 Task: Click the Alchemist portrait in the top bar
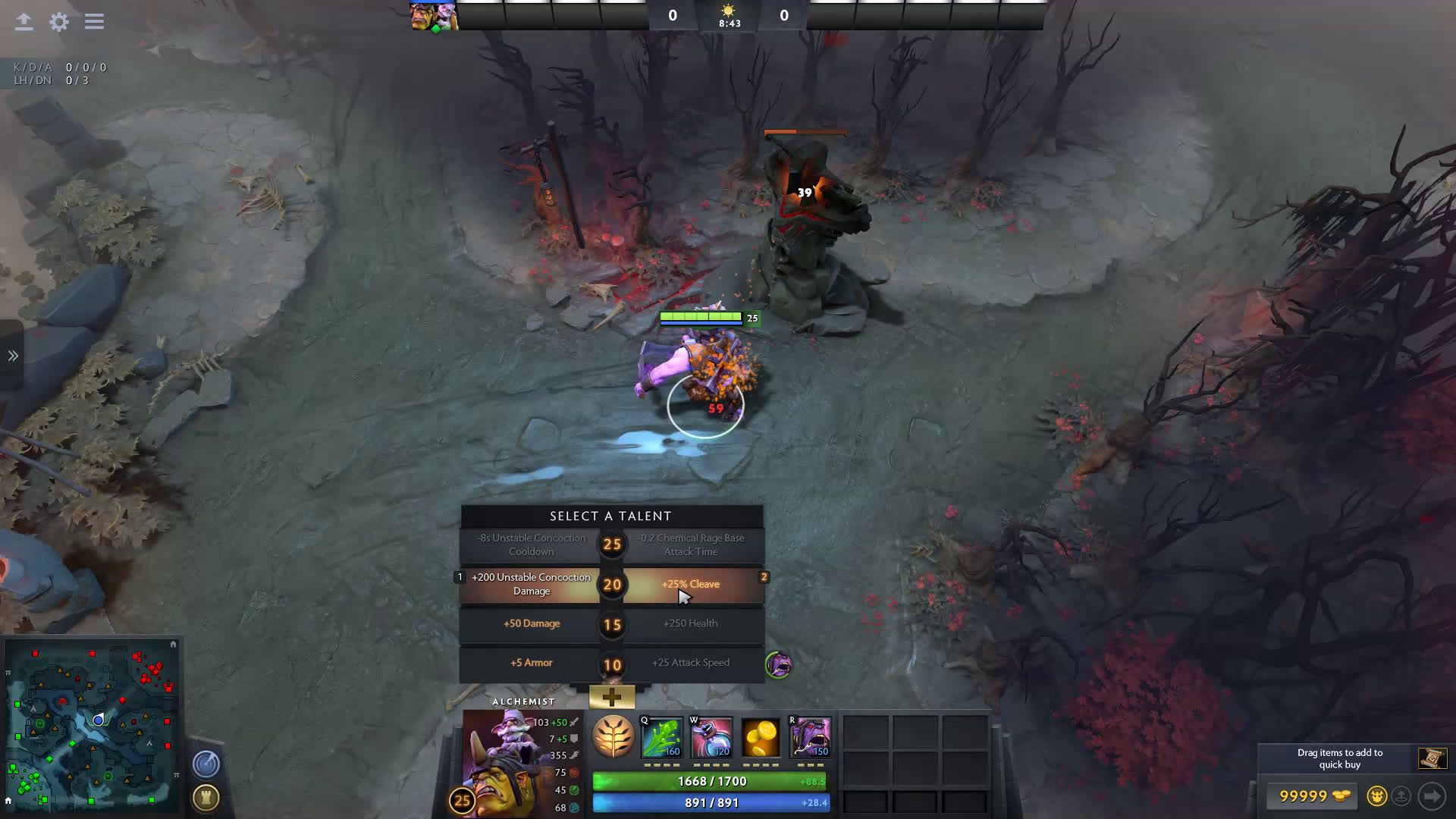[423, 16]
